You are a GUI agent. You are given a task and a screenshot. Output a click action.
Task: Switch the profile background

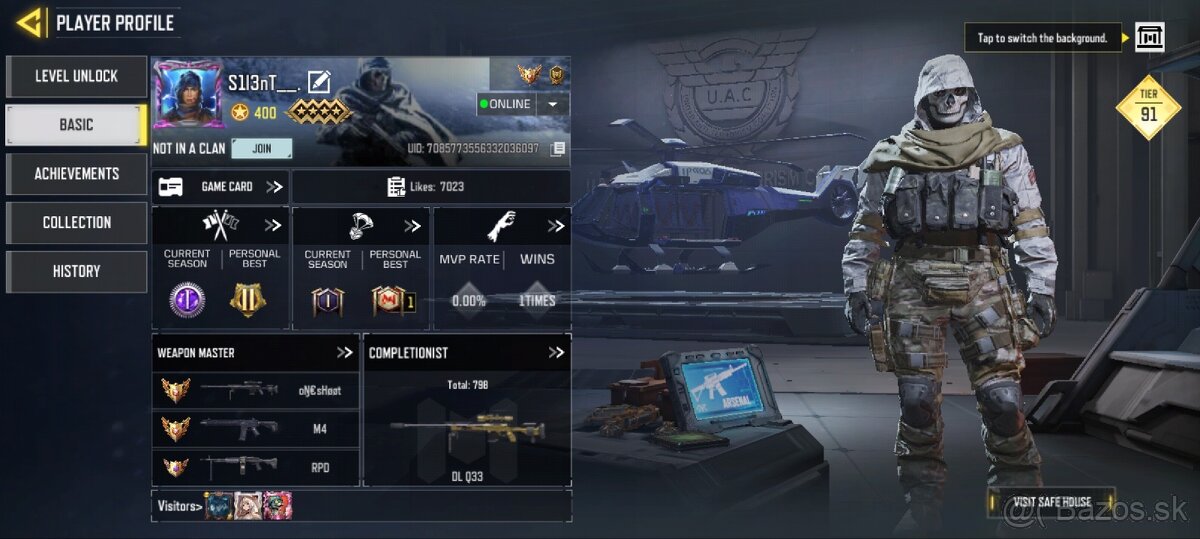coord(1149,38)
